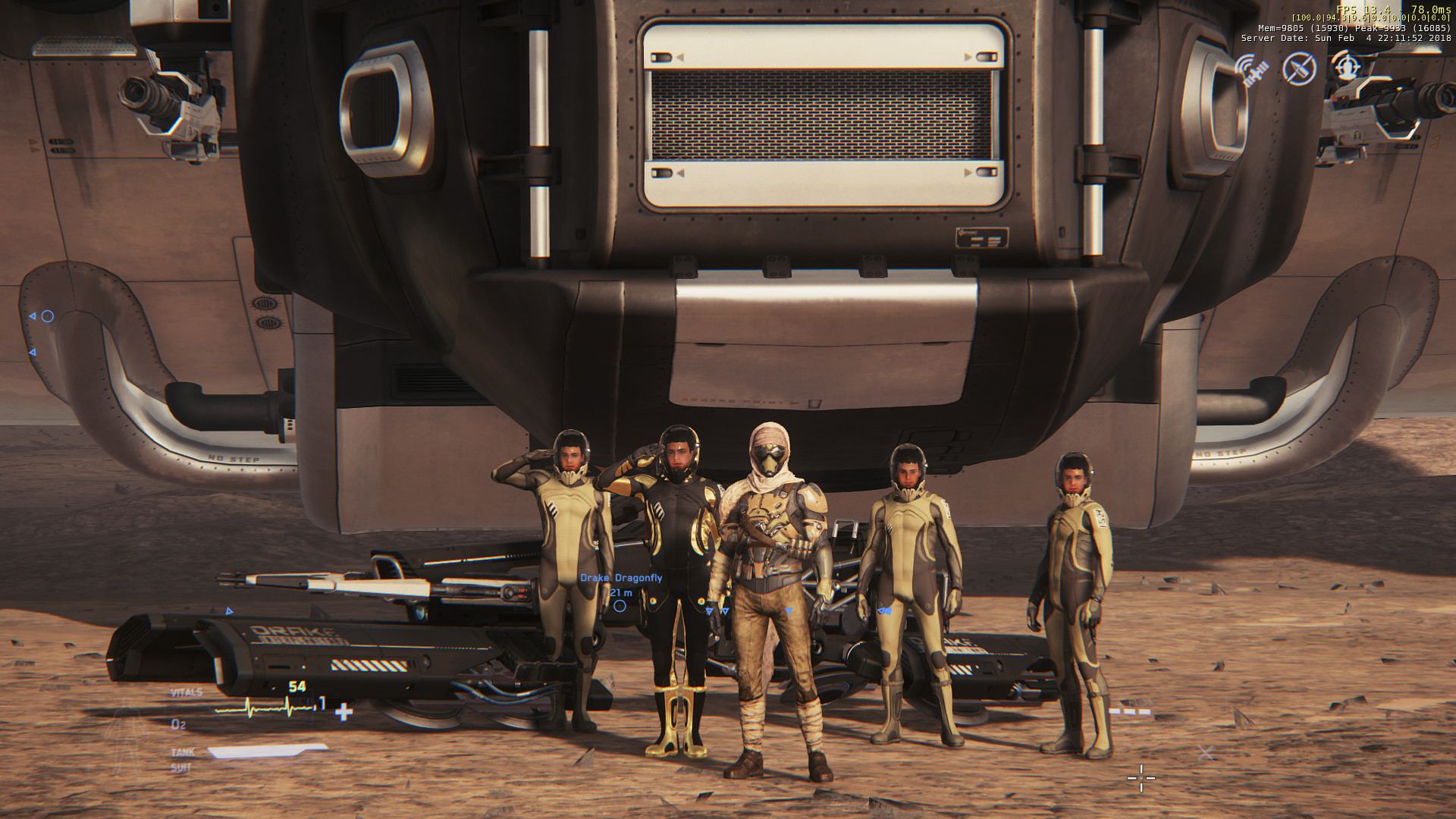This screenshot has width=1456, height=819.
Task: Click the crossed-out missile icon
Action: pyautogui.click(x=1300, y=69)
